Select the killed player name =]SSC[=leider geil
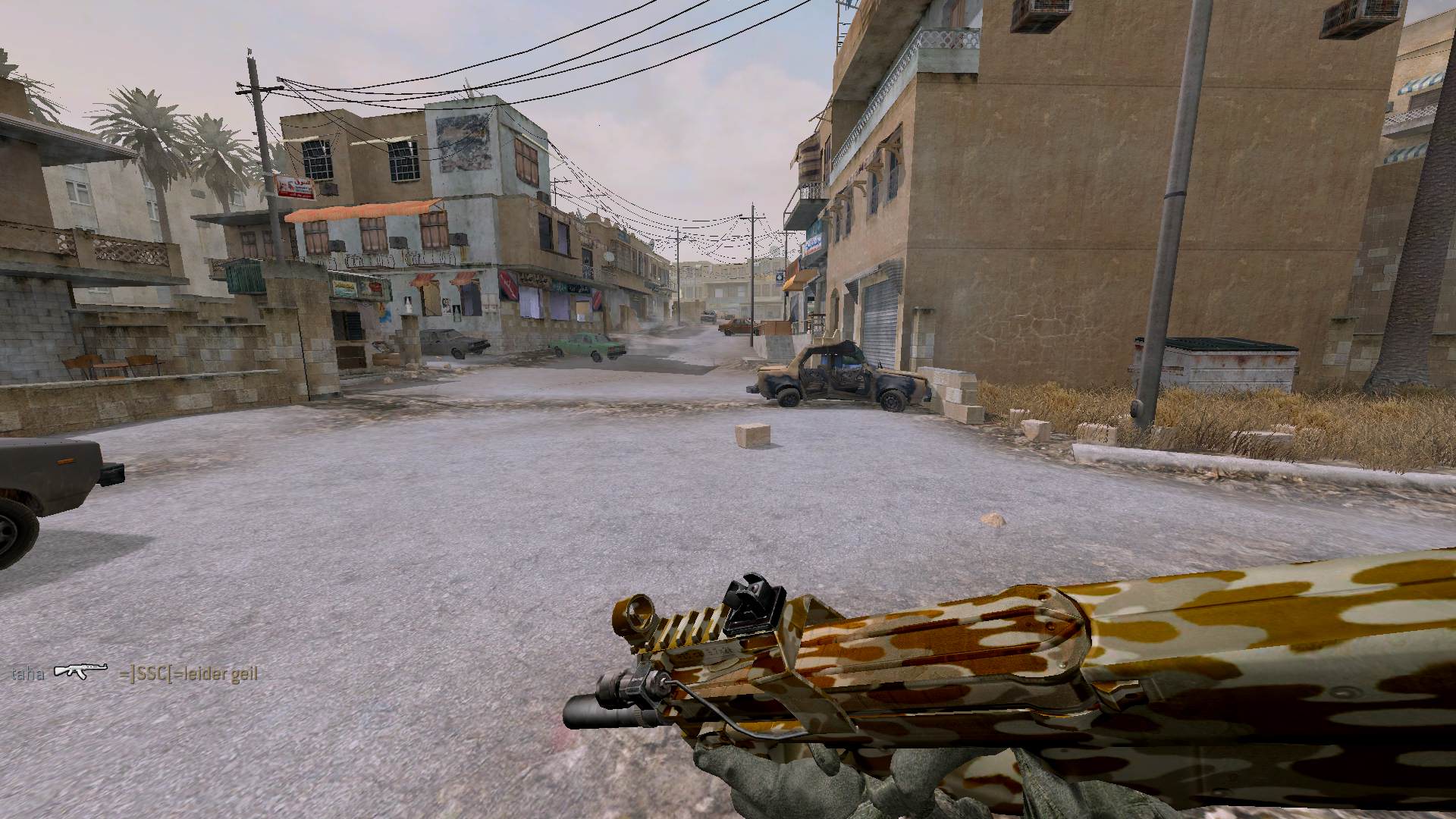Viewport: 1456px width, 819px height. point(188,673)
